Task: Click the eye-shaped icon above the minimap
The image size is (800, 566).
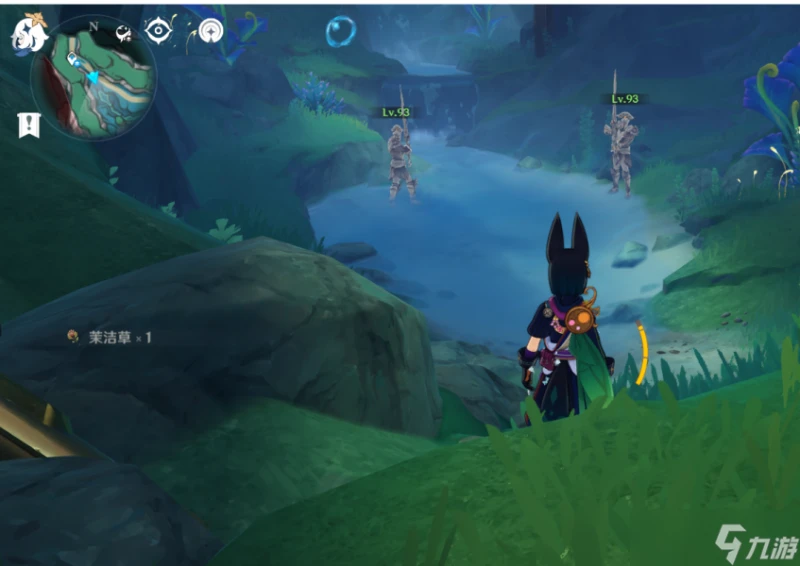Action: point(158,30)
